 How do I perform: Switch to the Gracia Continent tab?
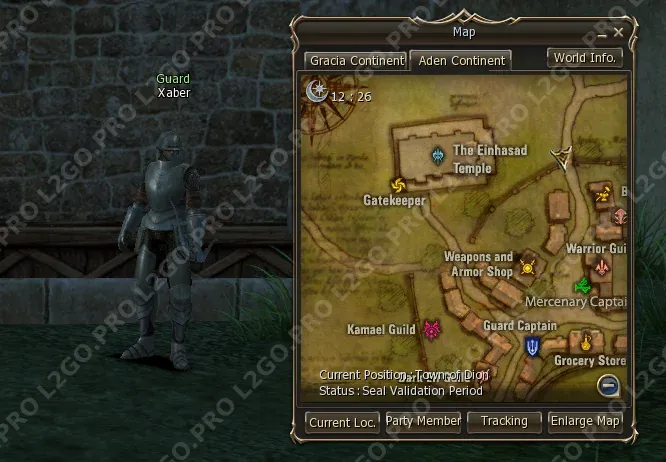[x=356, y=61]
